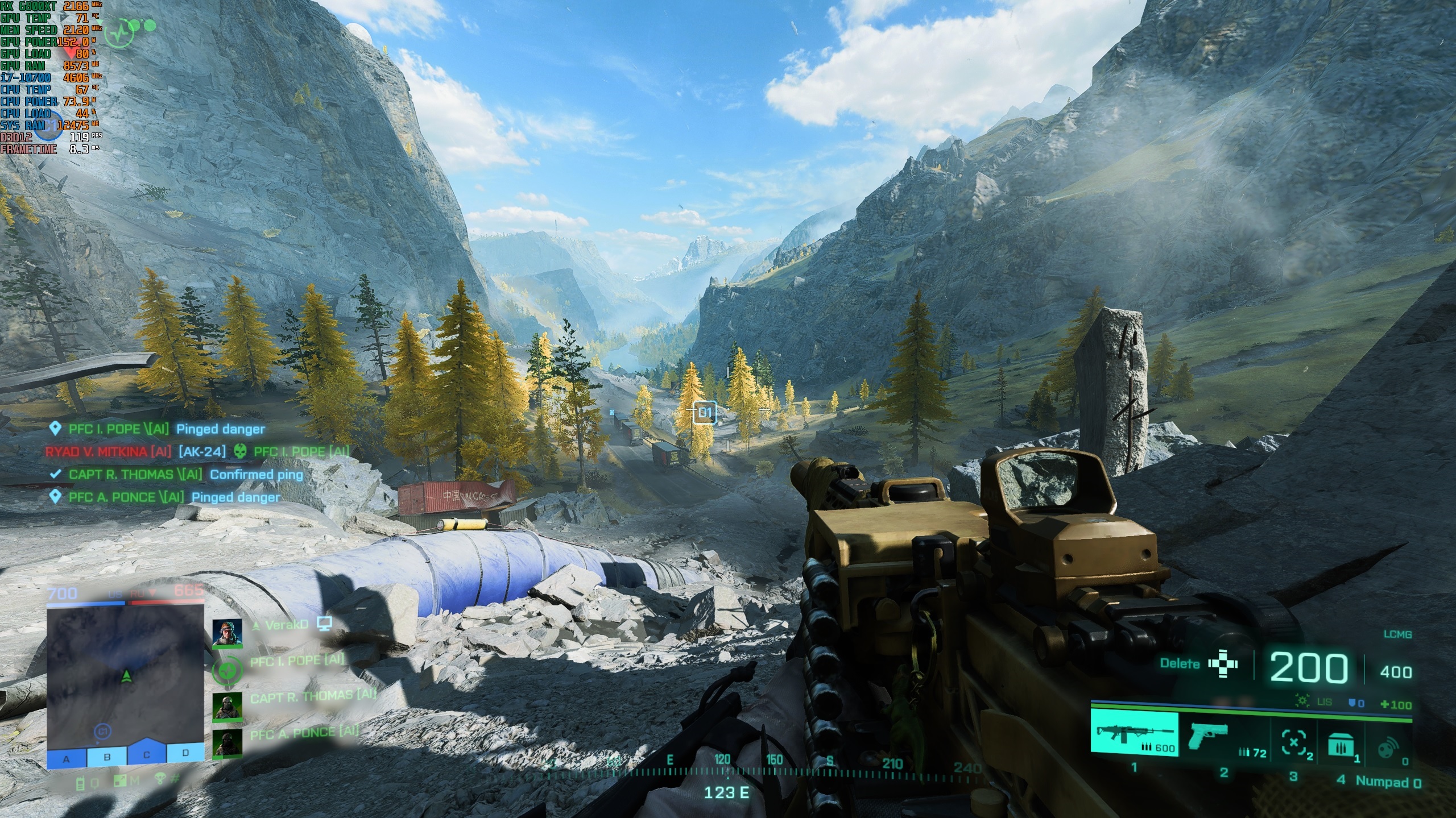Viewport: 1456px width, 818px height.
Task: Click the LIS specialist gear icon
Action: point(1302,701)
